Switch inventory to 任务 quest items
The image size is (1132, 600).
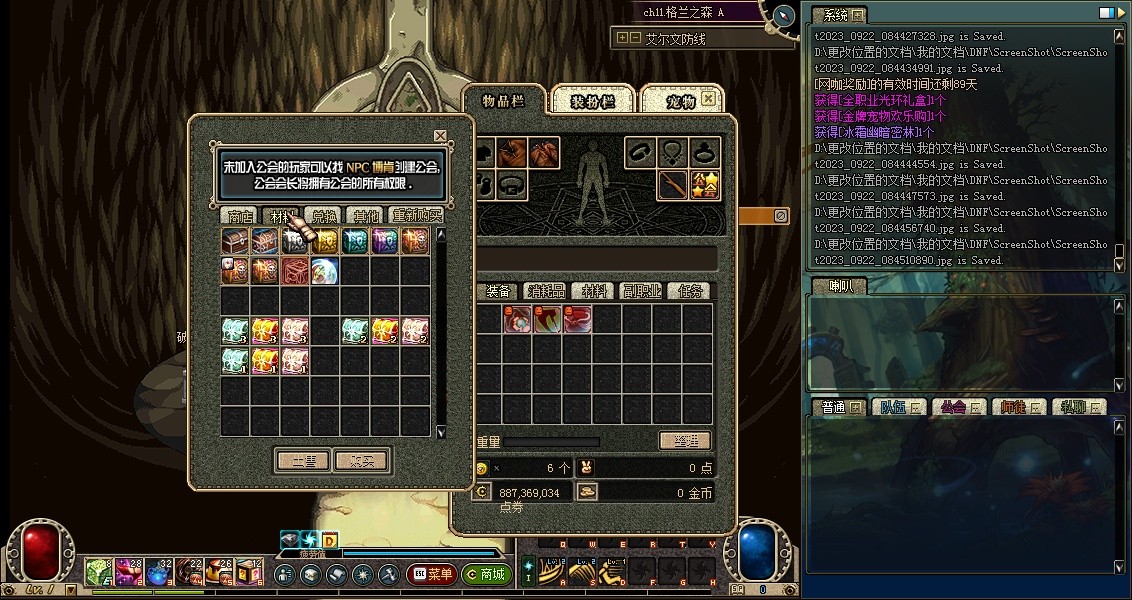(690, 291)
